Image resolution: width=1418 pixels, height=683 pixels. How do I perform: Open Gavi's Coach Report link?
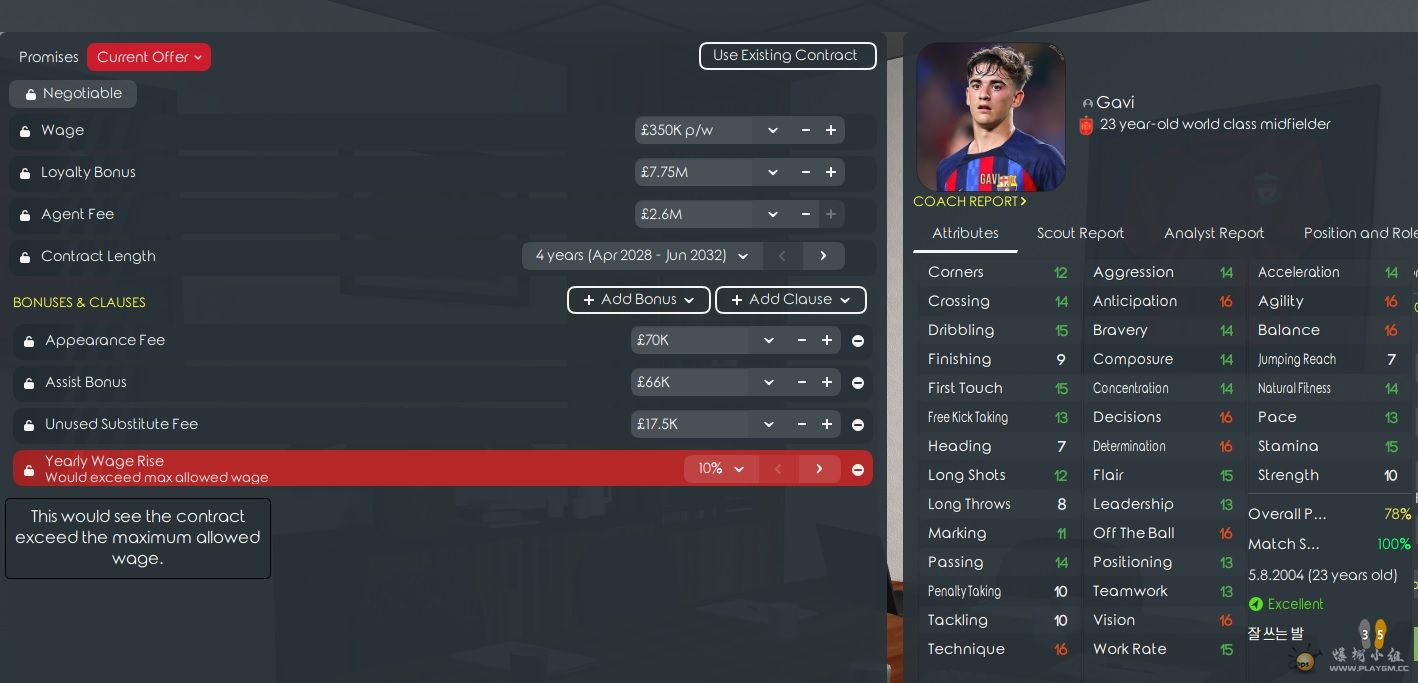click(x=969, y=202)
